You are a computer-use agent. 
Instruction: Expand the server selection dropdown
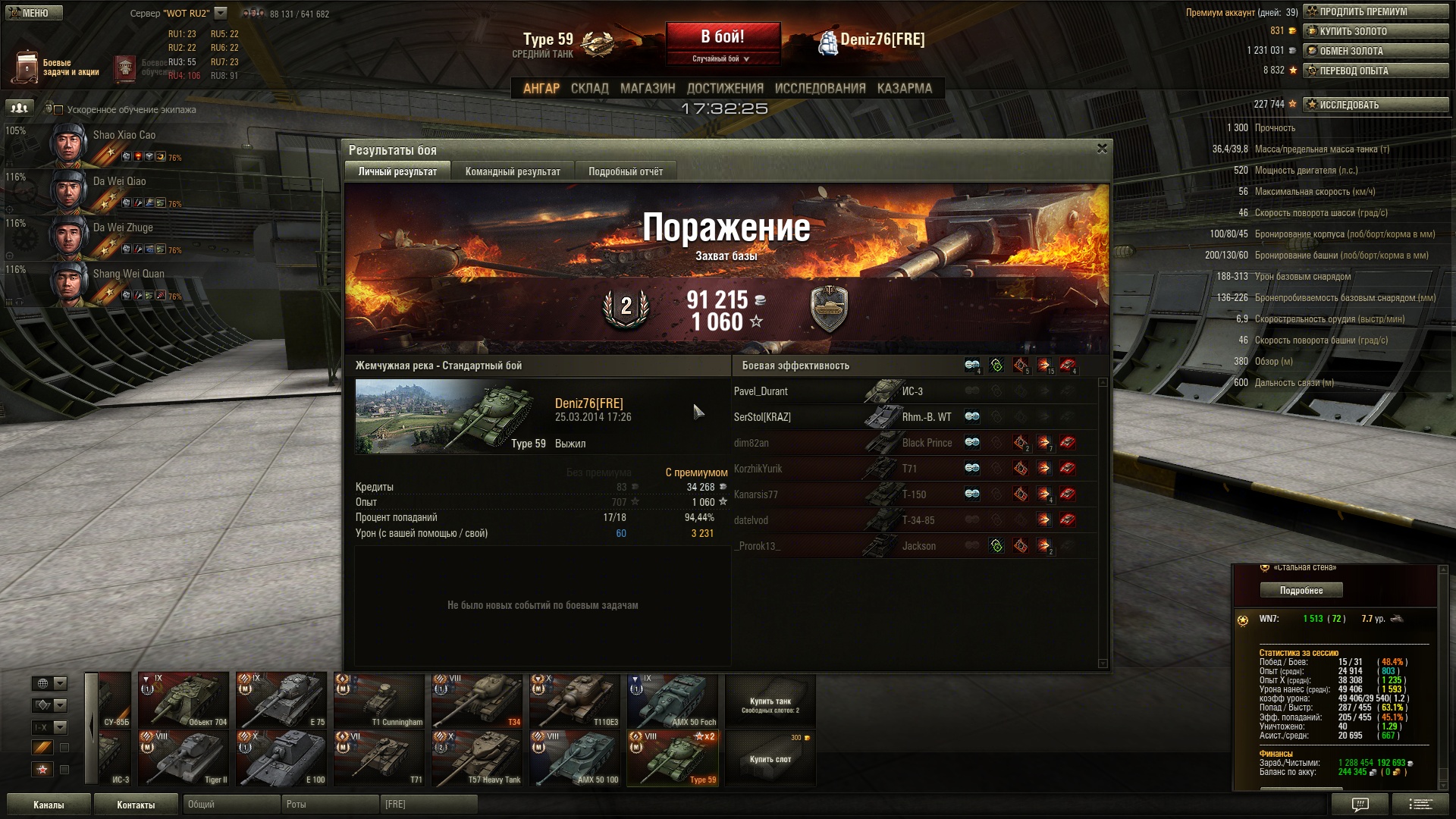(221, 13)
